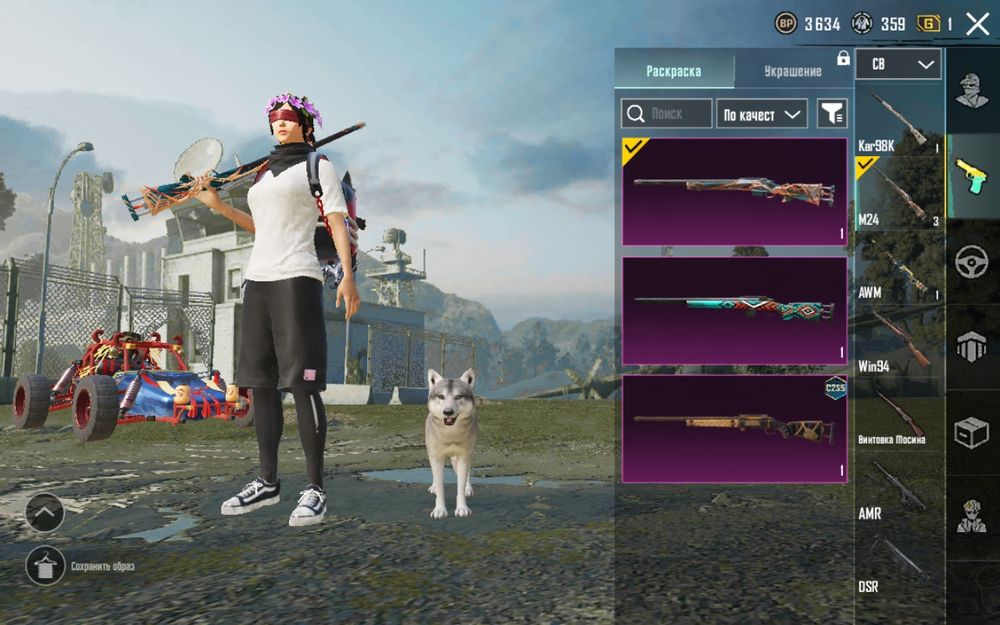Open the СВ weapon class dropdown

pyautogui.click(x=898, y=65)
